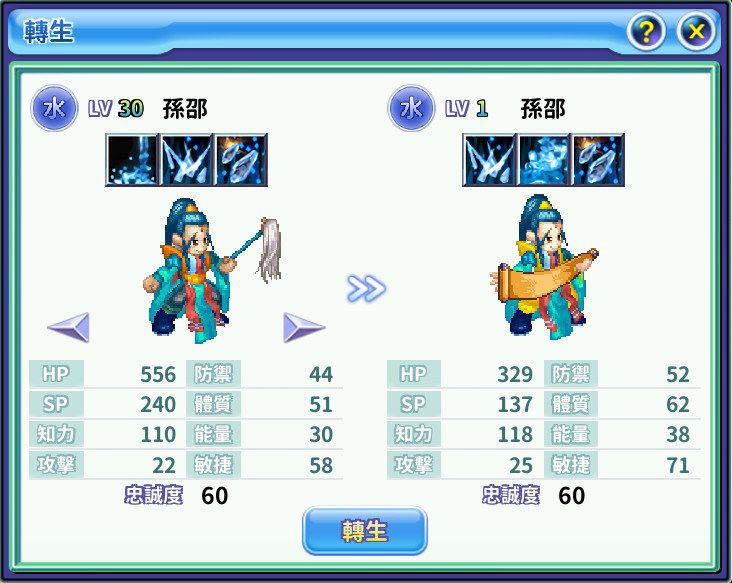
Task: Click the 轉生 confirm button
Action: point(364,530)
